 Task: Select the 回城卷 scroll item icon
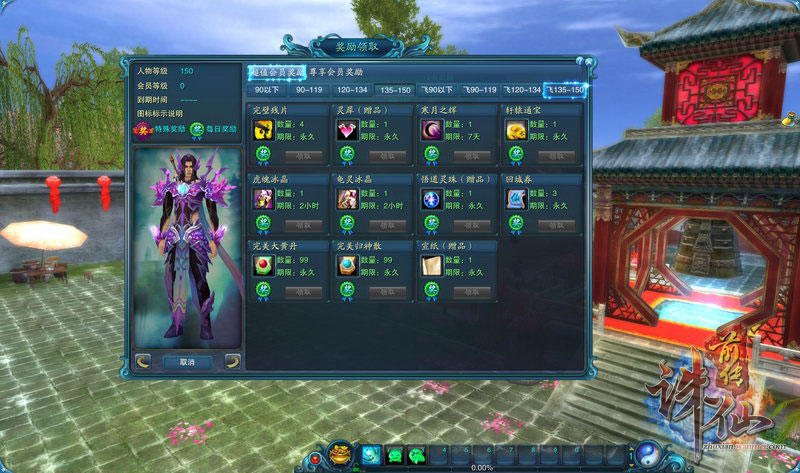coord(516,198)
